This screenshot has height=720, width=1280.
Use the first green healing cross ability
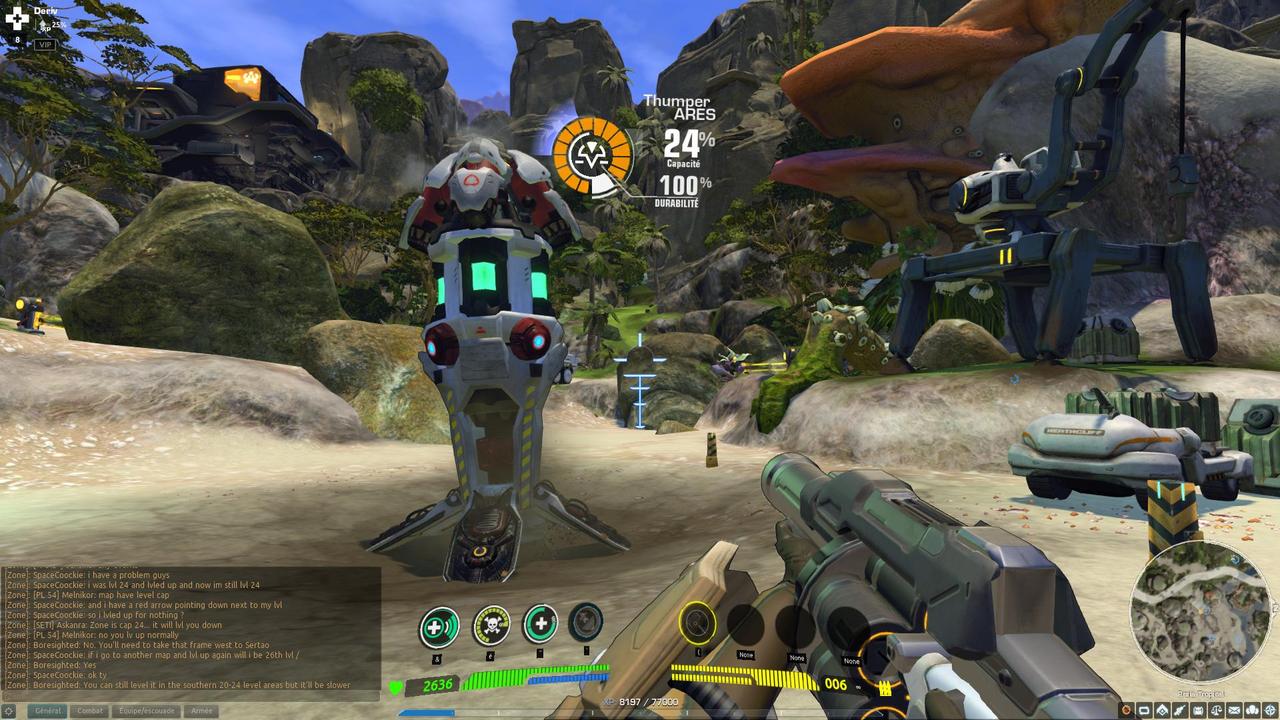click(x=438, y=628)
